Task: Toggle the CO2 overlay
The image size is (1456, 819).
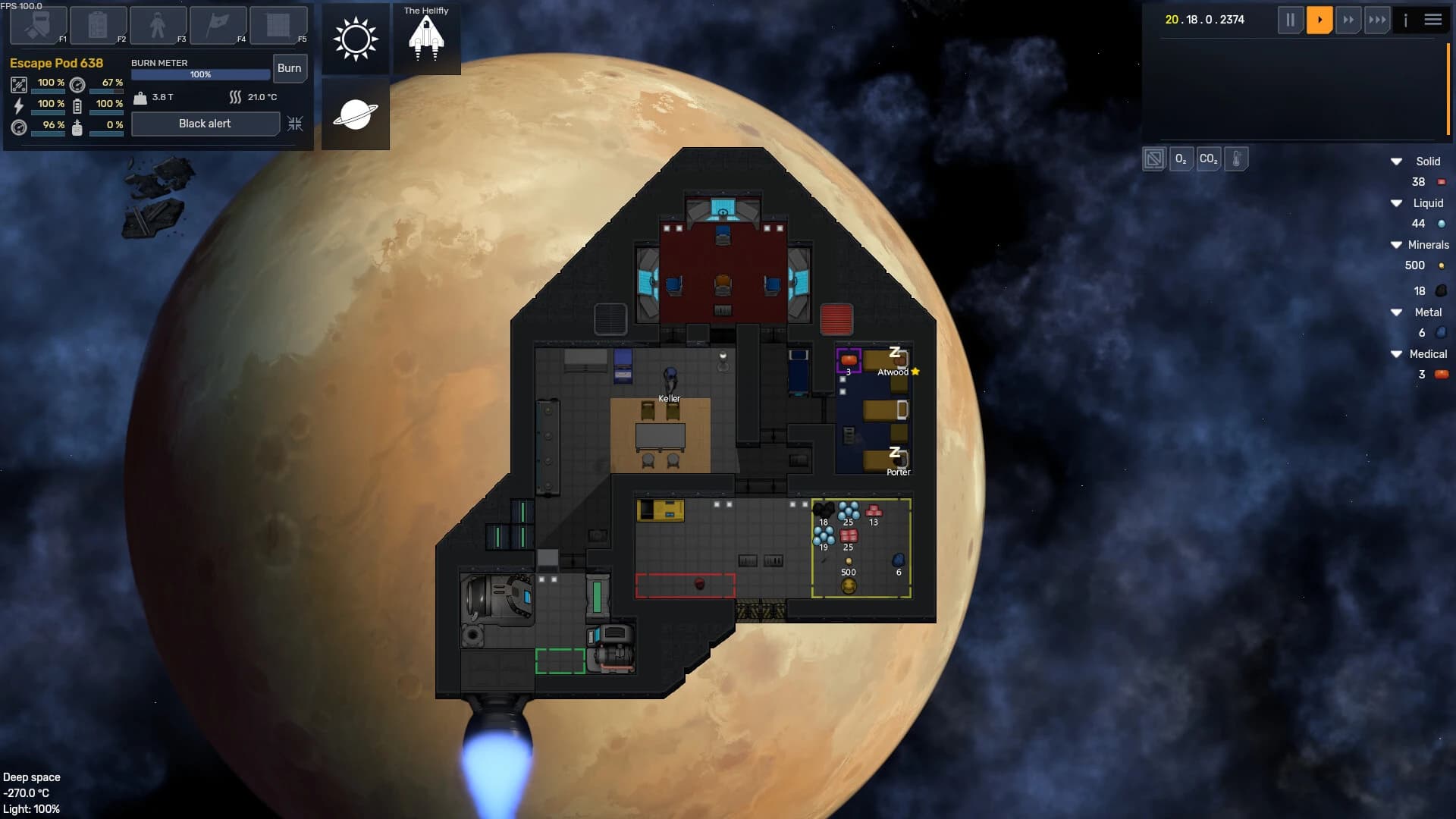Action: click(x=1209, y=159)
